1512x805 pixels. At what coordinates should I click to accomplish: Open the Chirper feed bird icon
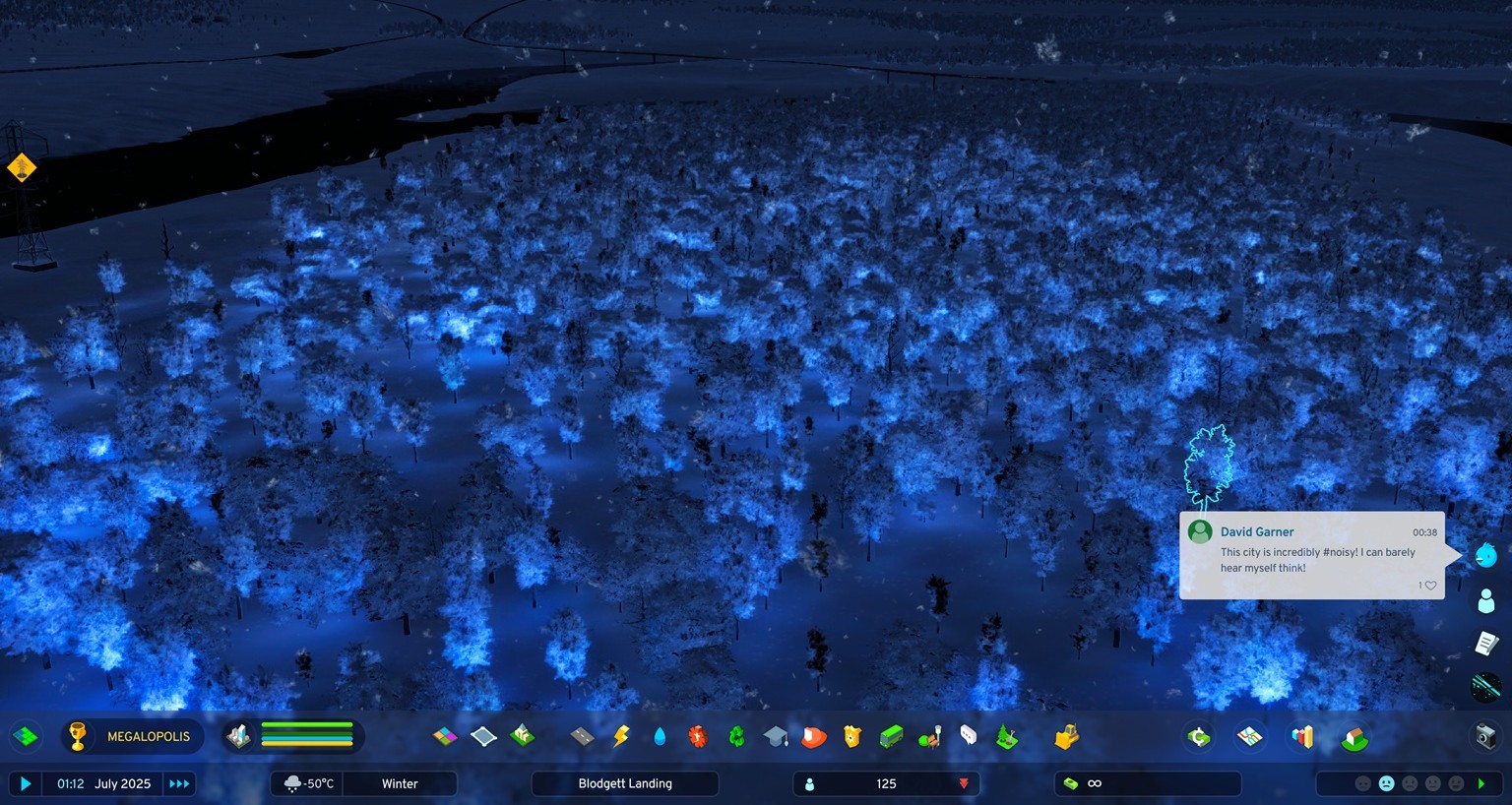click(x=1486, y=554)
